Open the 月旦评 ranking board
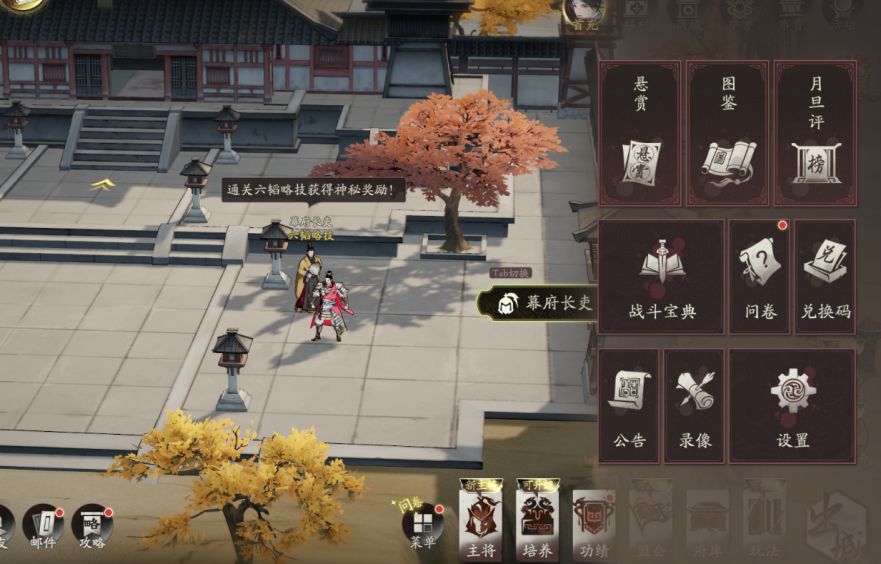Screen dimensions: 881x564 pos(815,133)
